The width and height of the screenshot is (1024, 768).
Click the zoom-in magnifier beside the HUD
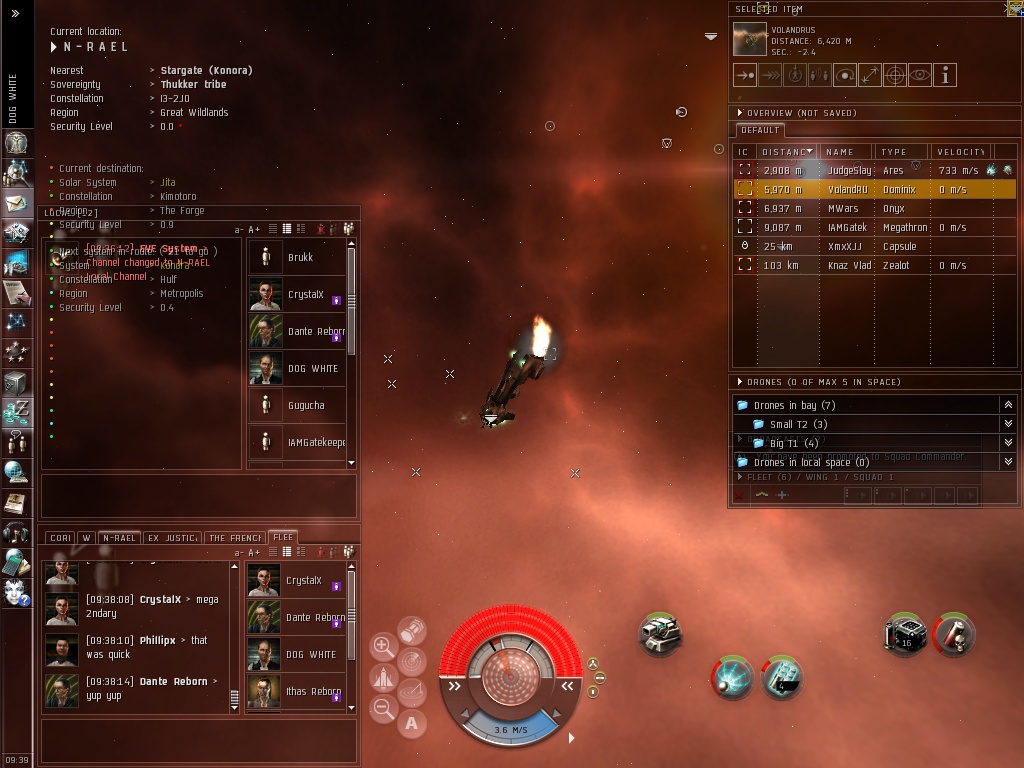point(383,646)
